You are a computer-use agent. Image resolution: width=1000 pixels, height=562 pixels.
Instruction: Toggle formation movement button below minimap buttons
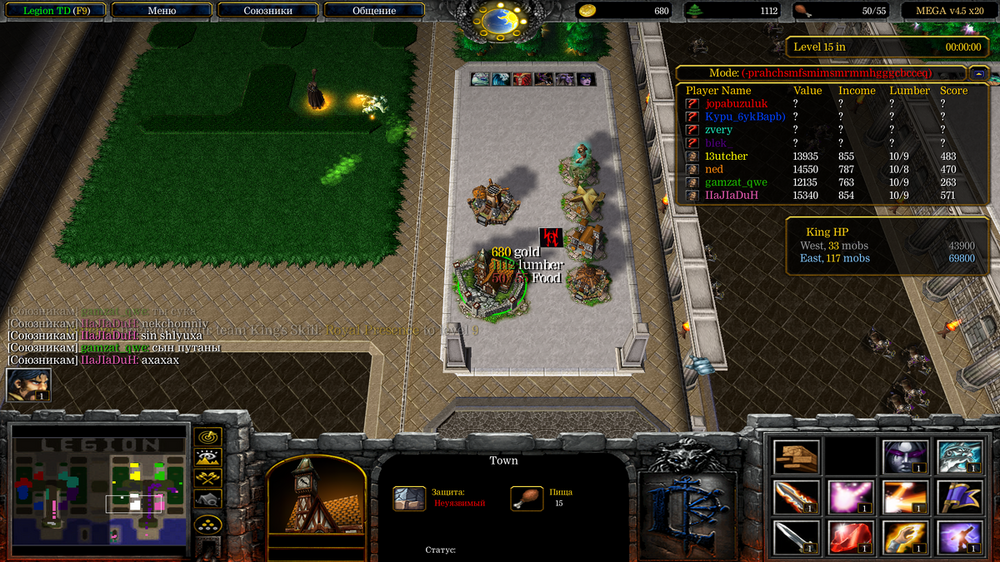[208, 522]
